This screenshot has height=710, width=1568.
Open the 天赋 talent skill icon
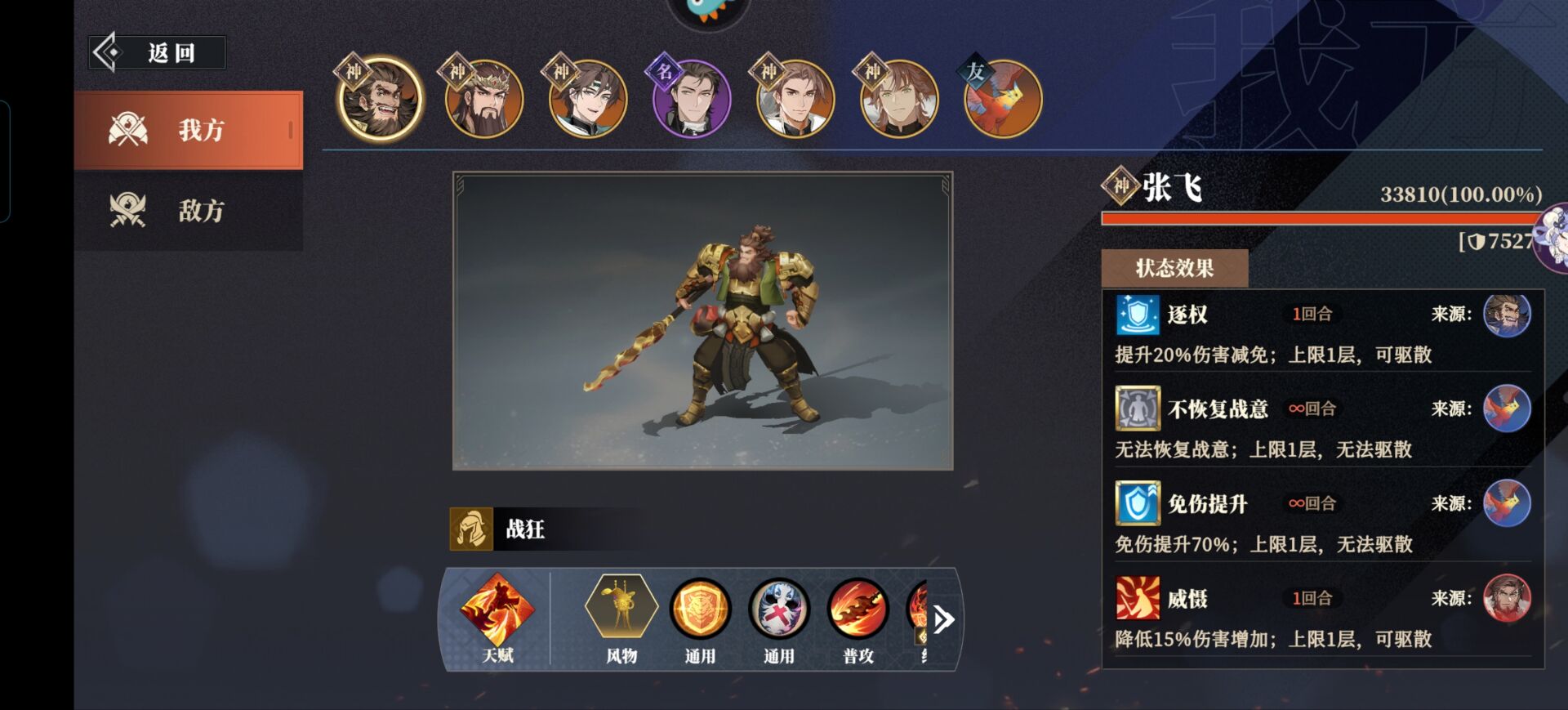click(497, 610)
